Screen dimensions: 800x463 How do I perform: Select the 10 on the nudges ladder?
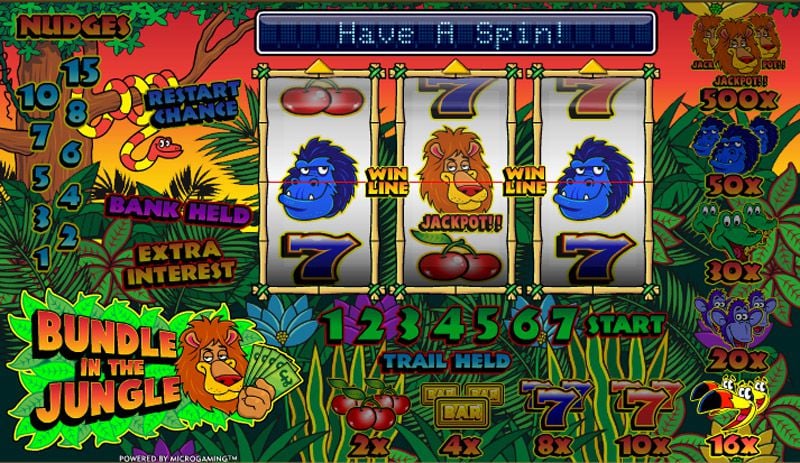click(x=40, y=96)
